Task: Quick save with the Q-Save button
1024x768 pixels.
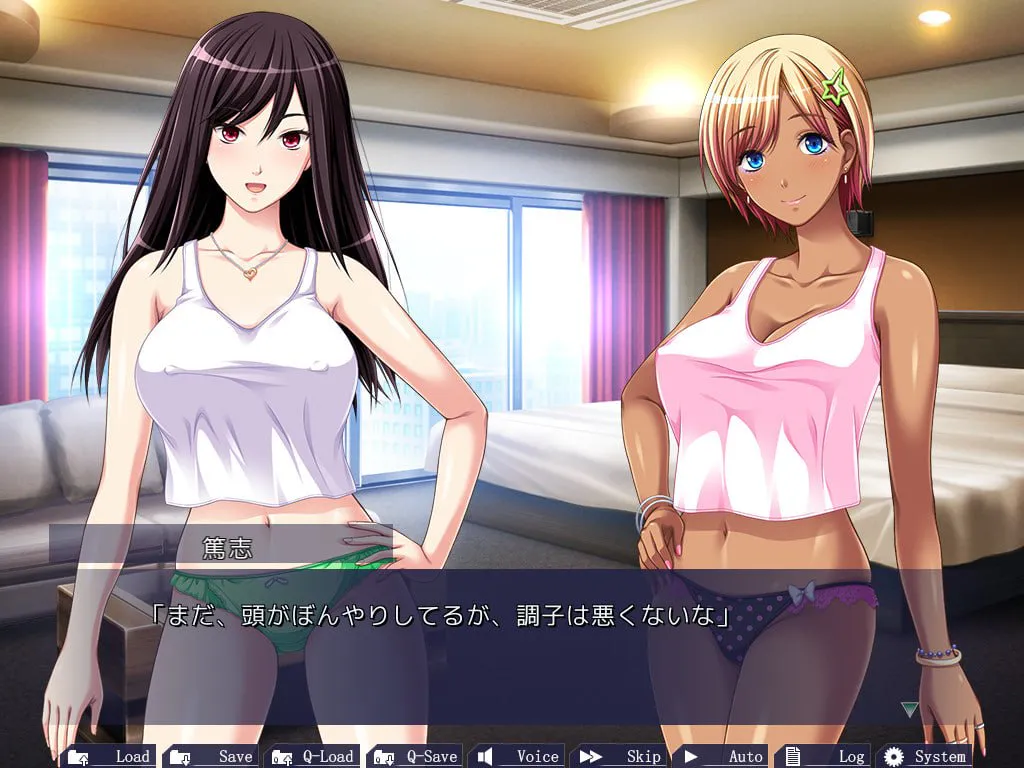Action: tap(416, 756)
